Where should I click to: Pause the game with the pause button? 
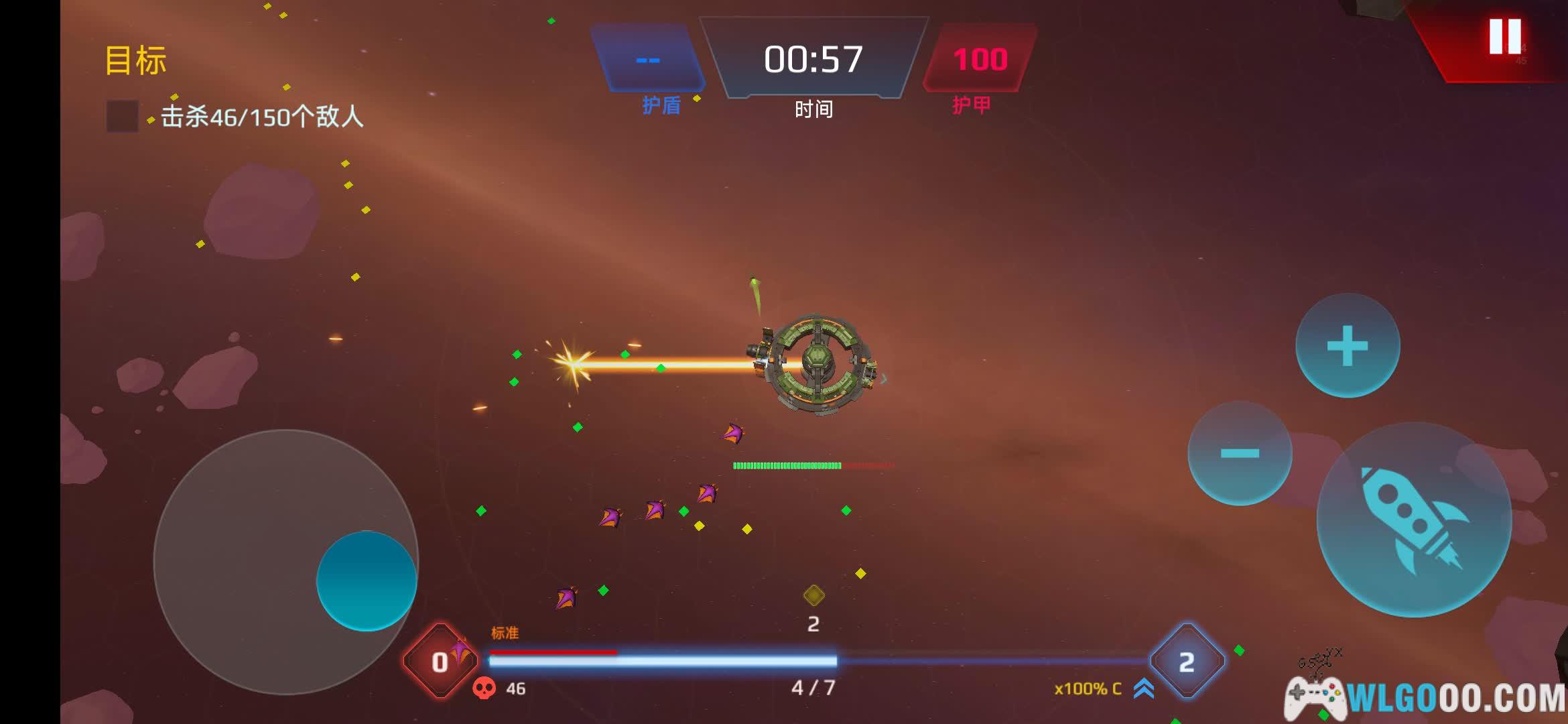click(1504, 37)
